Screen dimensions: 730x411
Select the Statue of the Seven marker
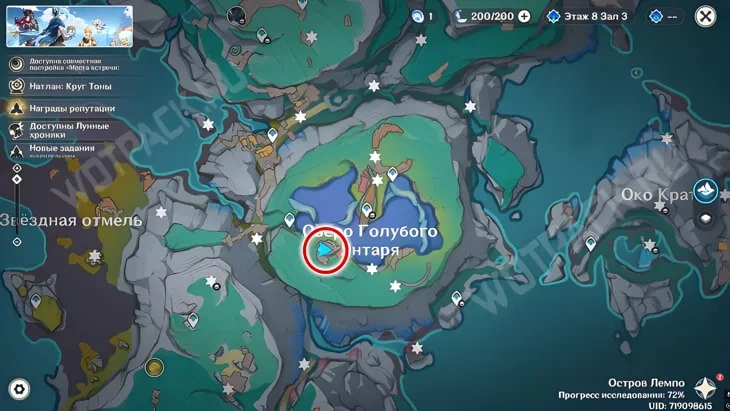click(x=706, y=189)
